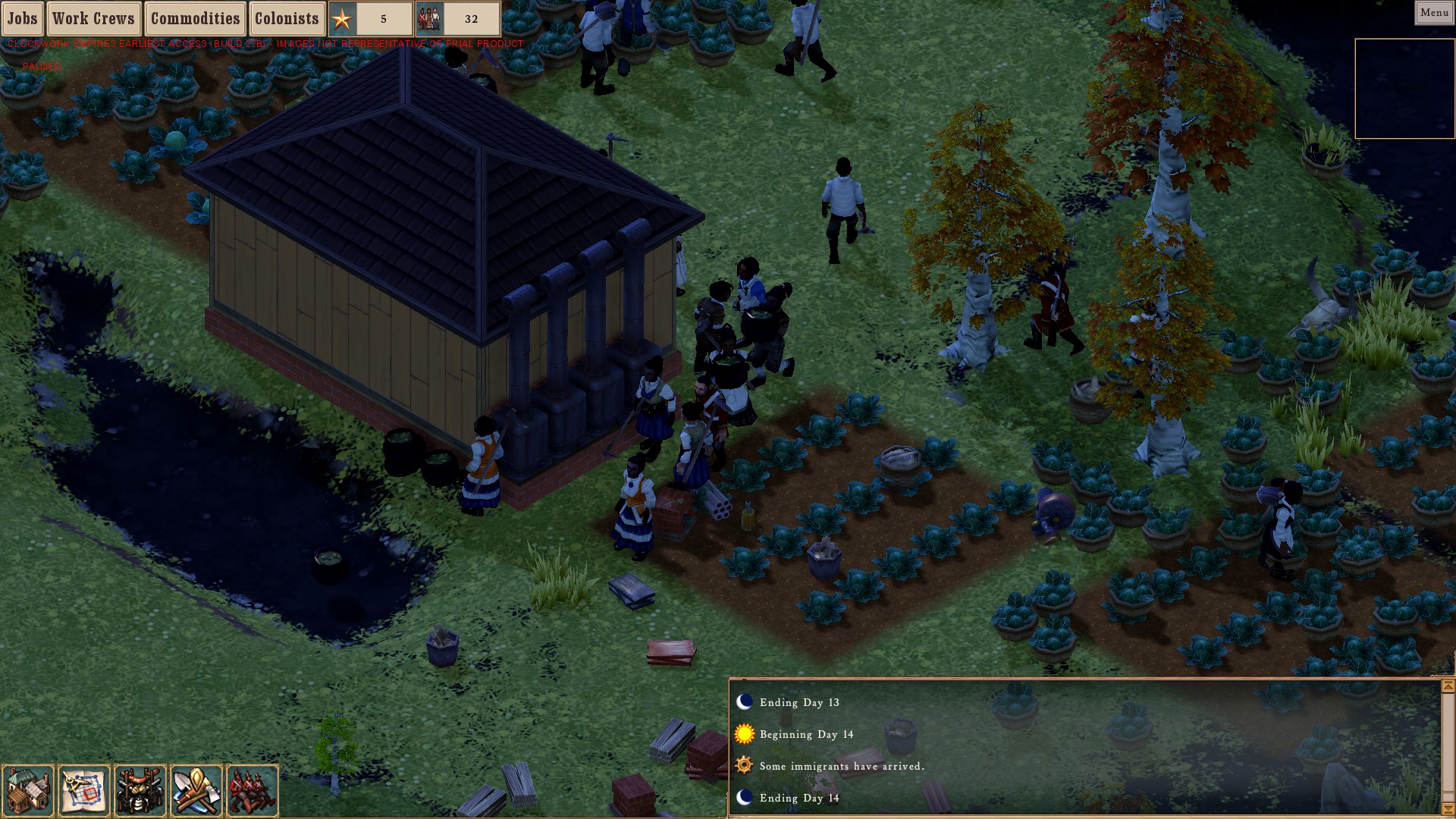Choose the shovel and axe tools icon

point(196,790)
